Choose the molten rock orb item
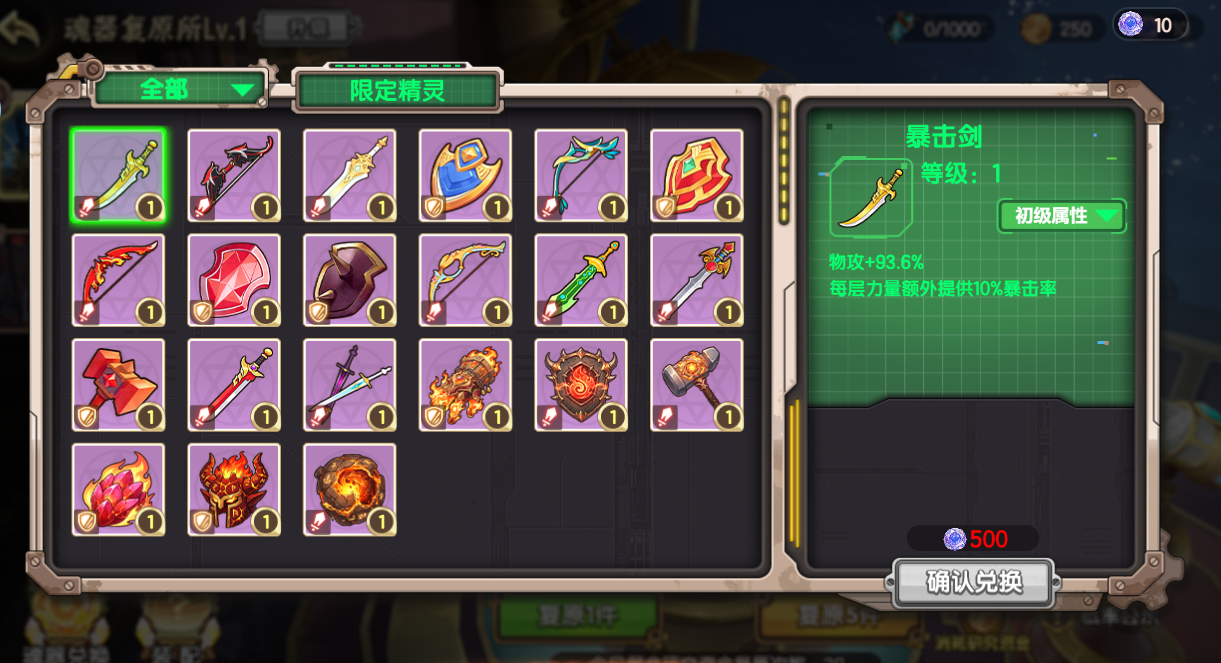Viewport: 1221px width, 663px height. (x=350, y=491)
